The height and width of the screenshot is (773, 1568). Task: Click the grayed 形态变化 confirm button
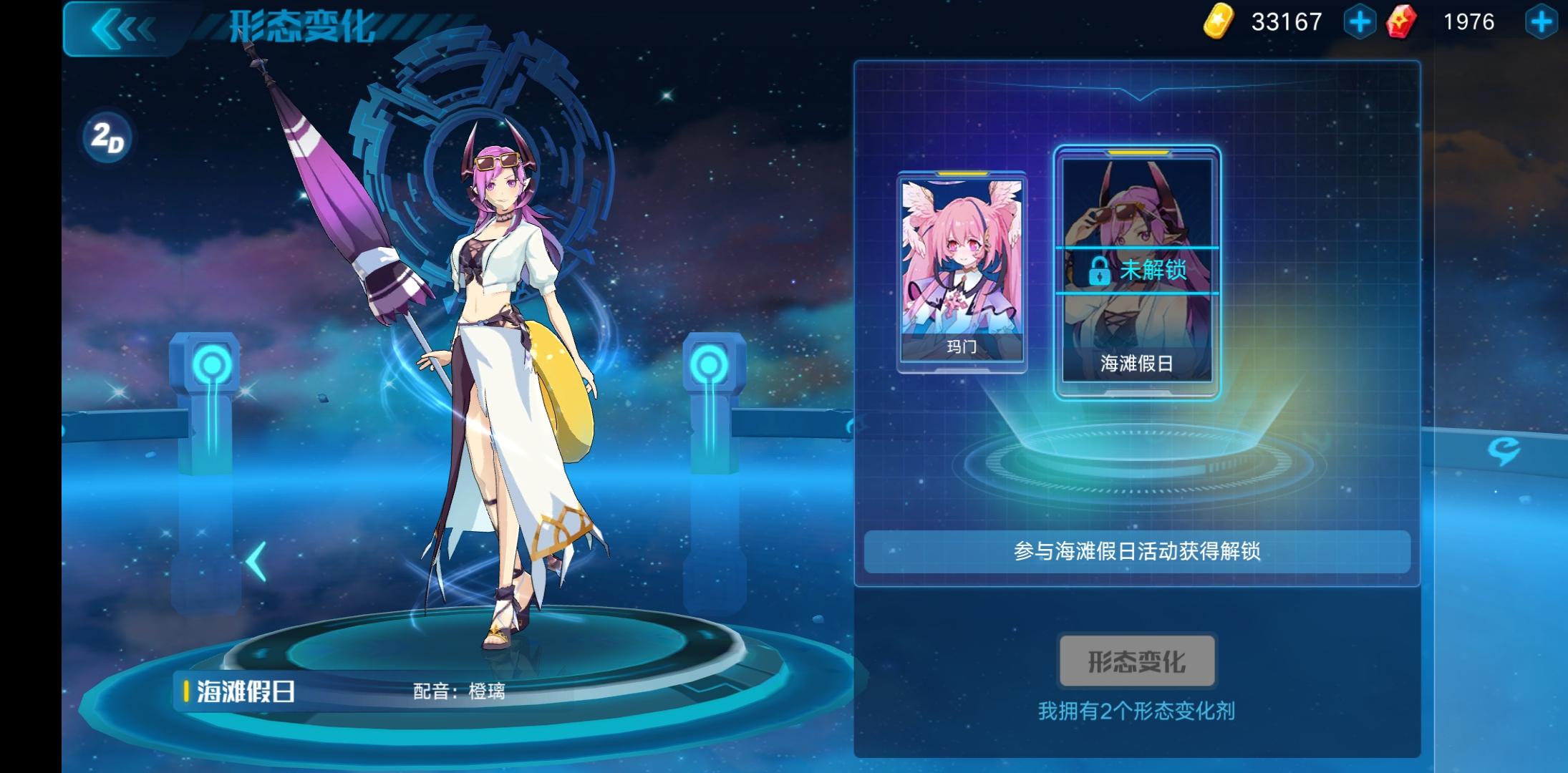(x=1136, y=662)
